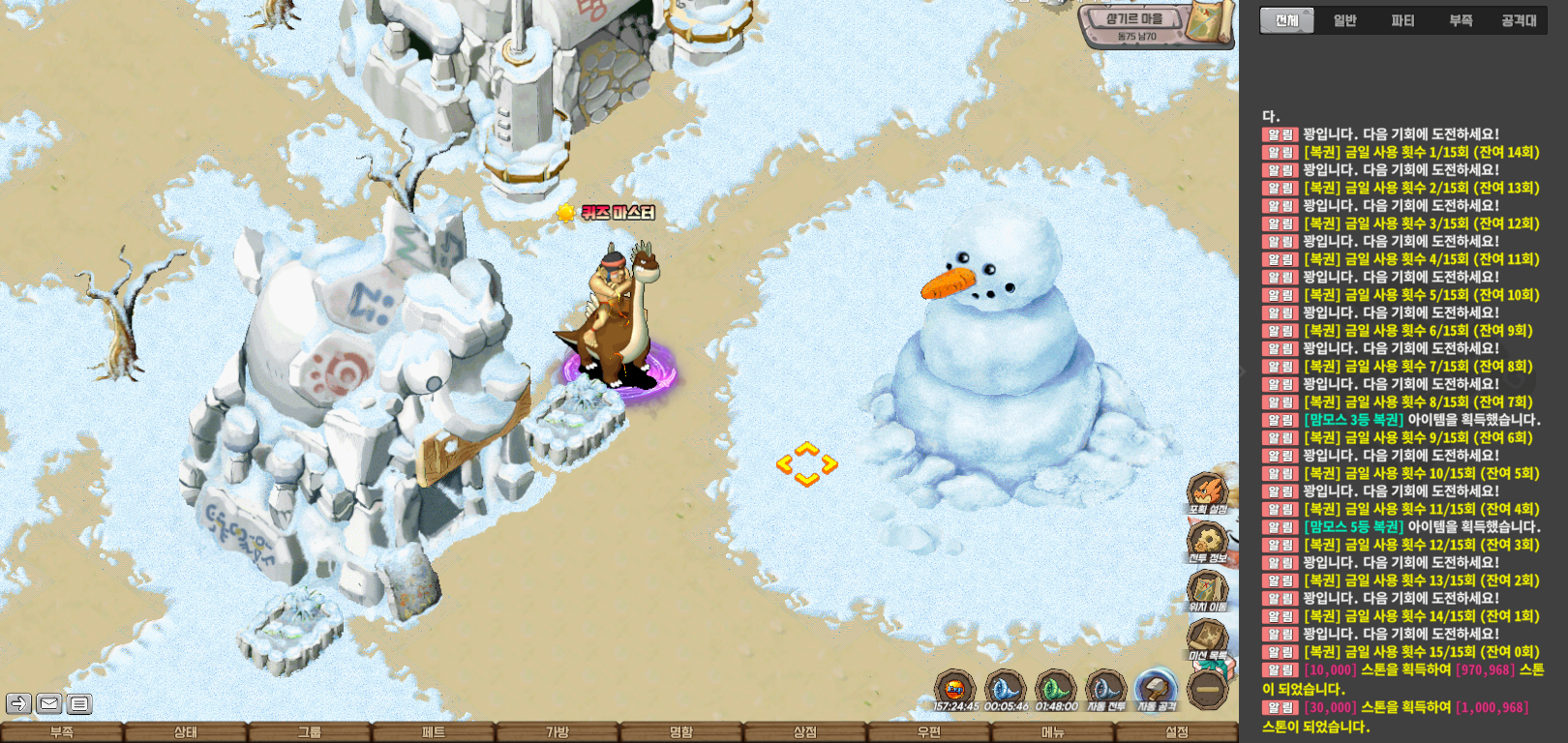Viewport: 1568px width, 743px height.
Task: Open the 페트 pet menu
Action: [434, 732]
